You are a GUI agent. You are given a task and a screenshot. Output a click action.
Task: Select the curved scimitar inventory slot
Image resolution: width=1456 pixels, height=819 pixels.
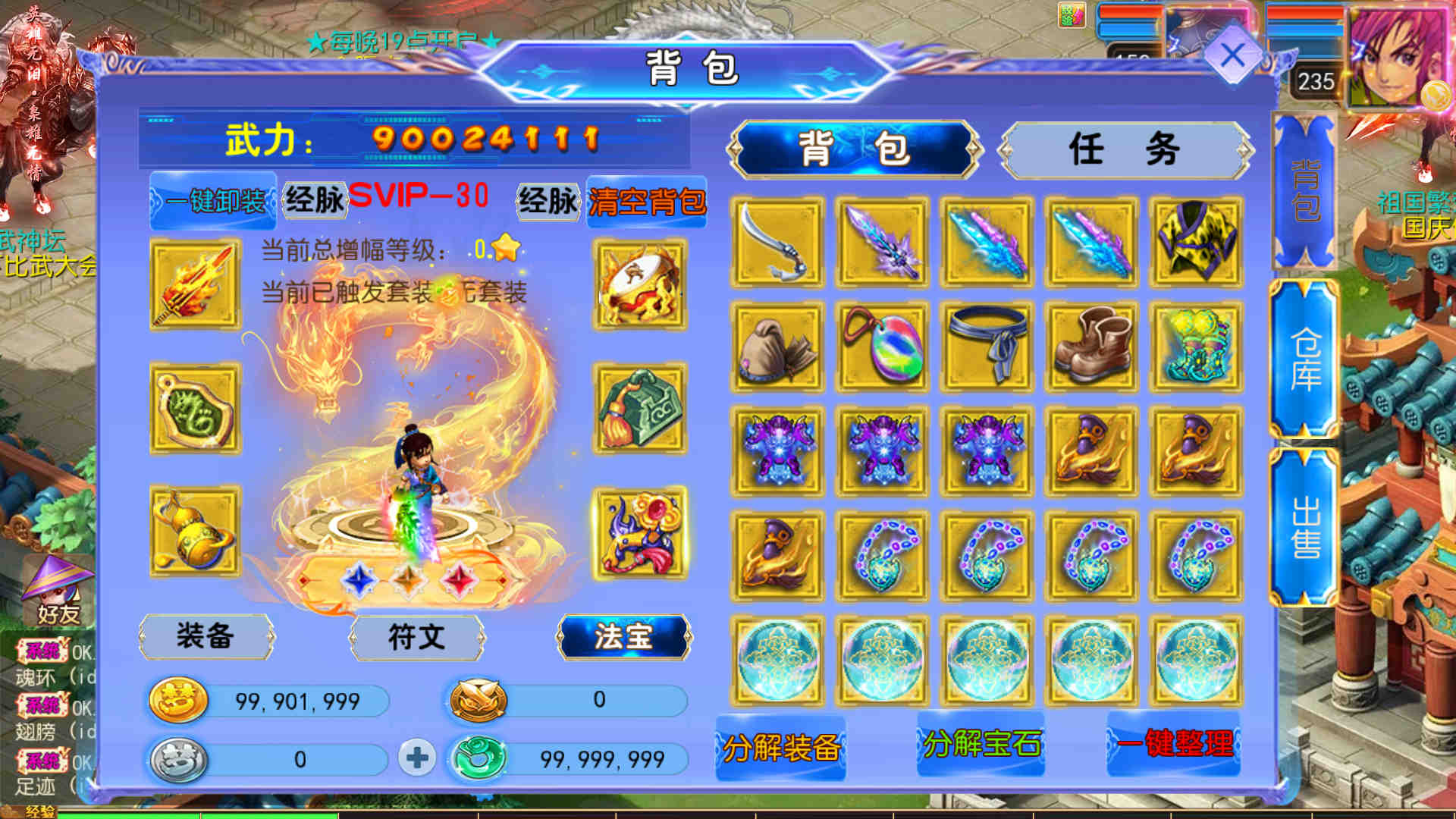777,242
